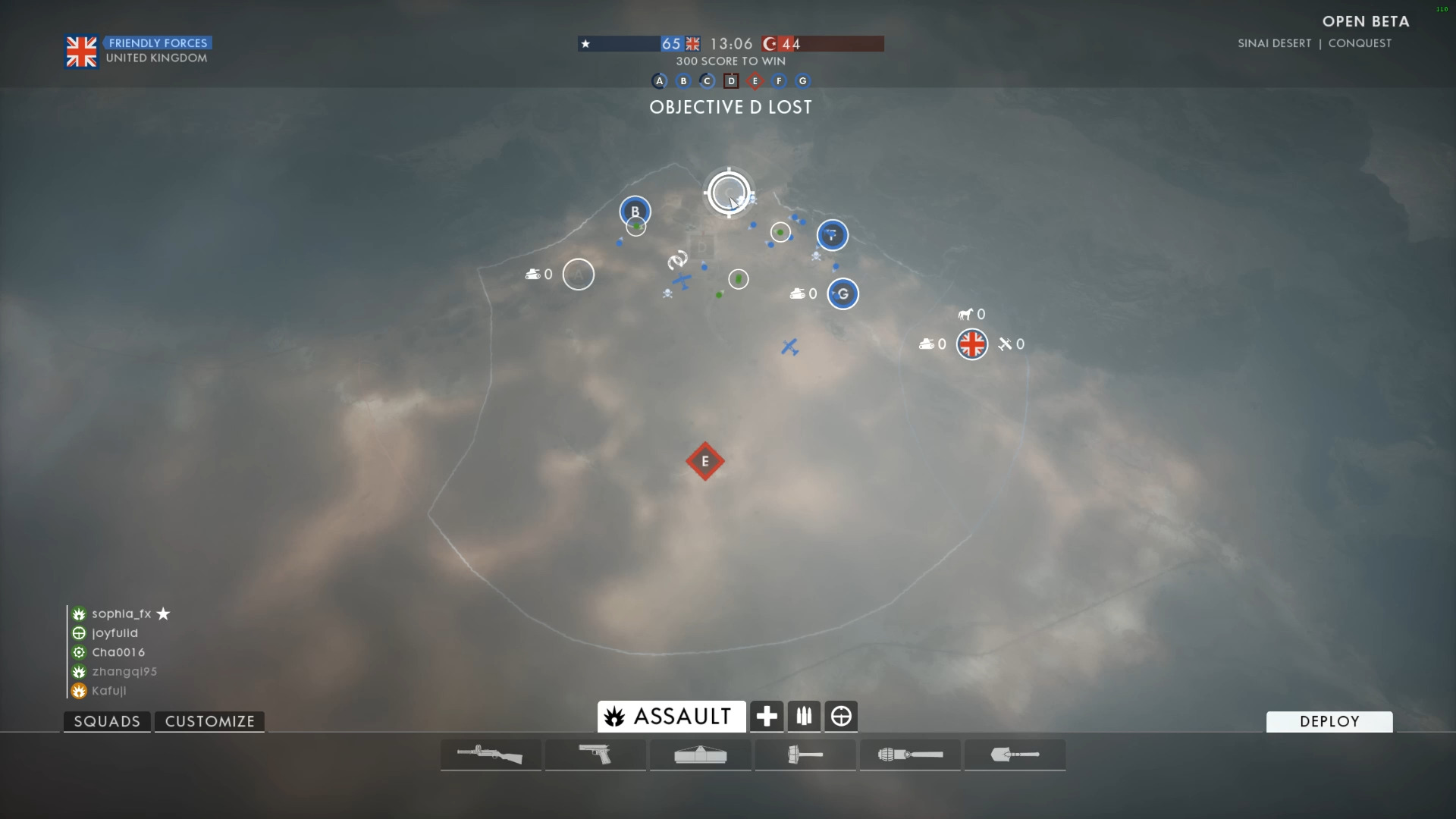
Task: Select the primary submachine gun slot
Action: tap(491, 755)
